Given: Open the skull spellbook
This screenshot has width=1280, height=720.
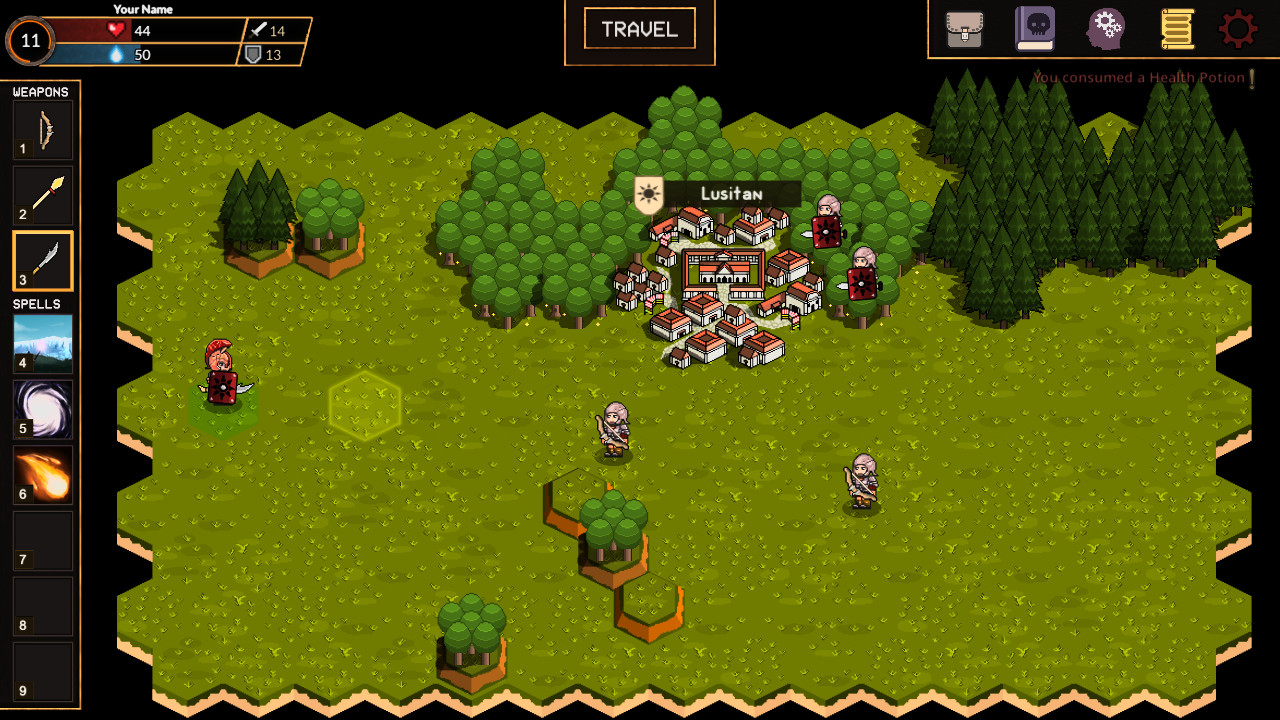Looking at the screenshot, I should coord(1035,29).
